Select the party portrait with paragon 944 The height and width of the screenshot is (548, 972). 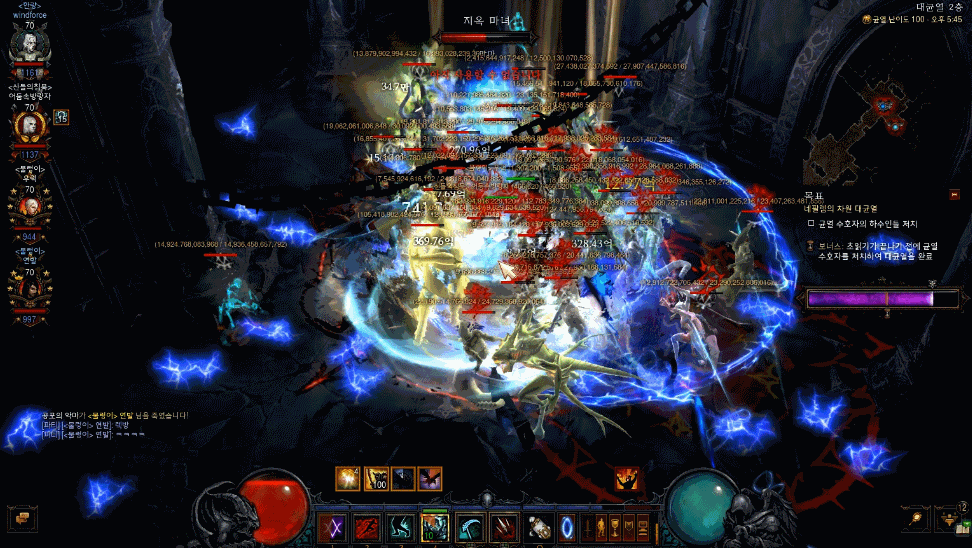pos(29,208)
